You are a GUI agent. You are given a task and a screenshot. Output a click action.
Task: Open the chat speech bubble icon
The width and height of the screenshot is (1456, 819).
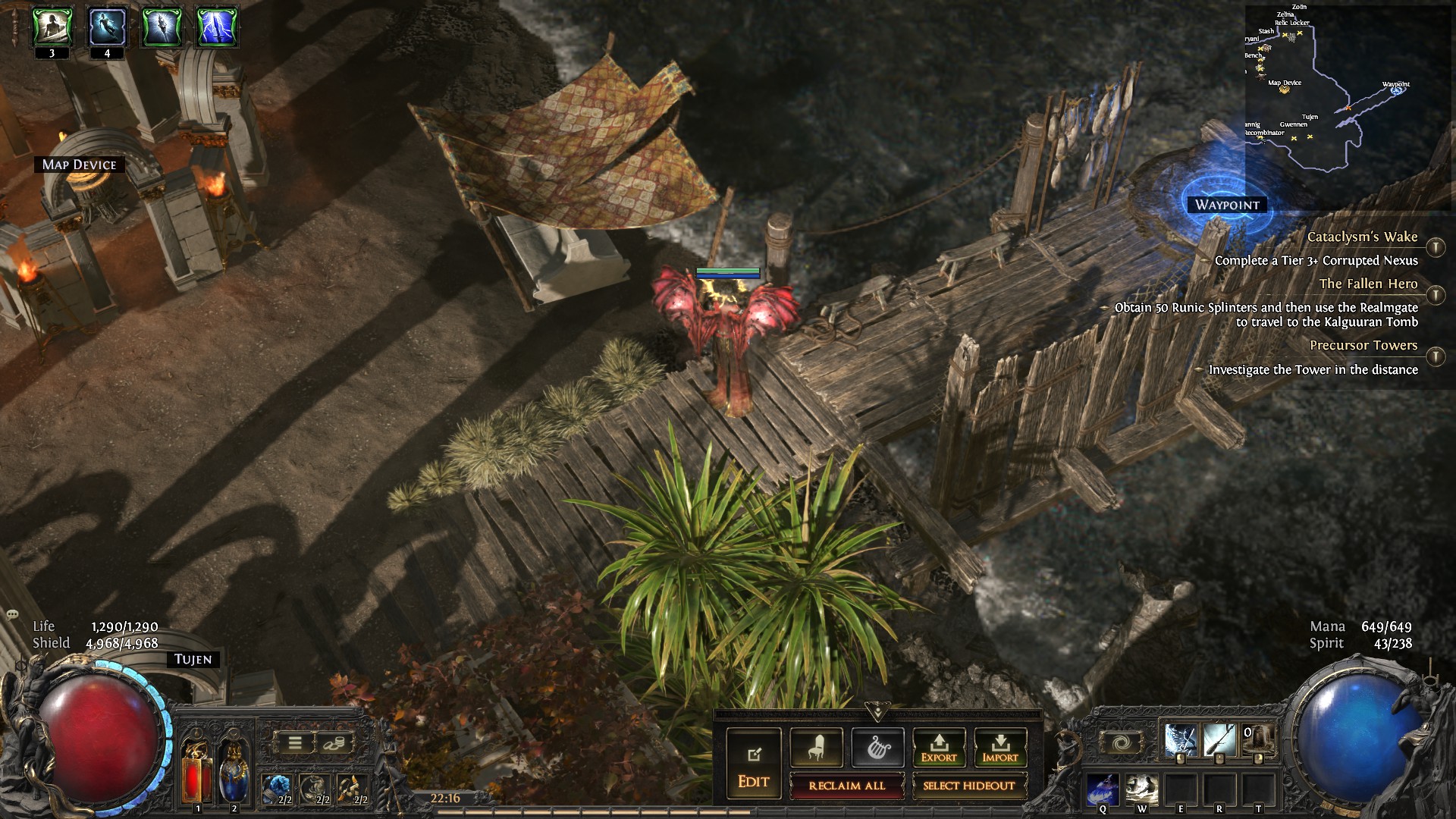pyautogui.click(x=12, y=613)
